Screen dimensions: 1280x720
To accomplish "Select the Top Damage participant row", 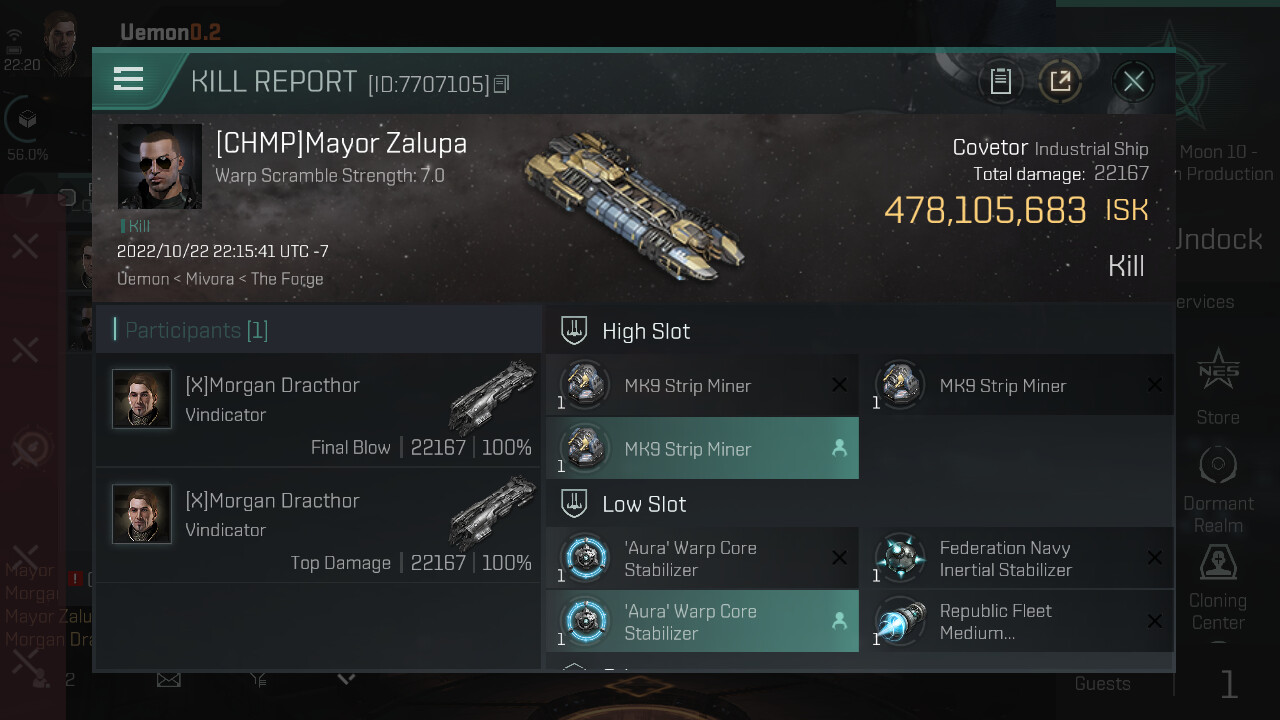I will tap(318, 526).
